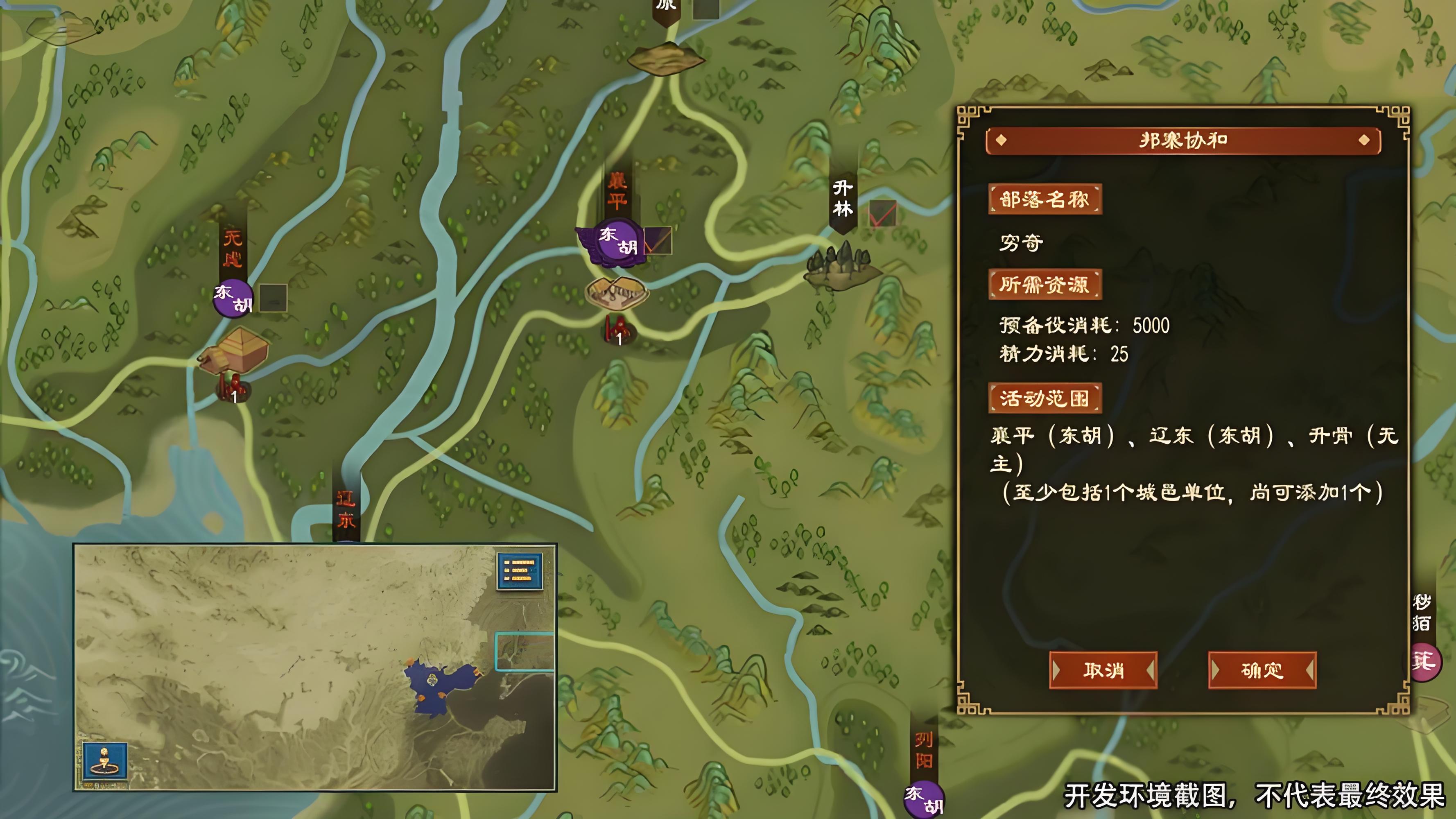This screenshot has width=1456, height=819.
Task: Choose the 升林 forest location
Action: 841,266
